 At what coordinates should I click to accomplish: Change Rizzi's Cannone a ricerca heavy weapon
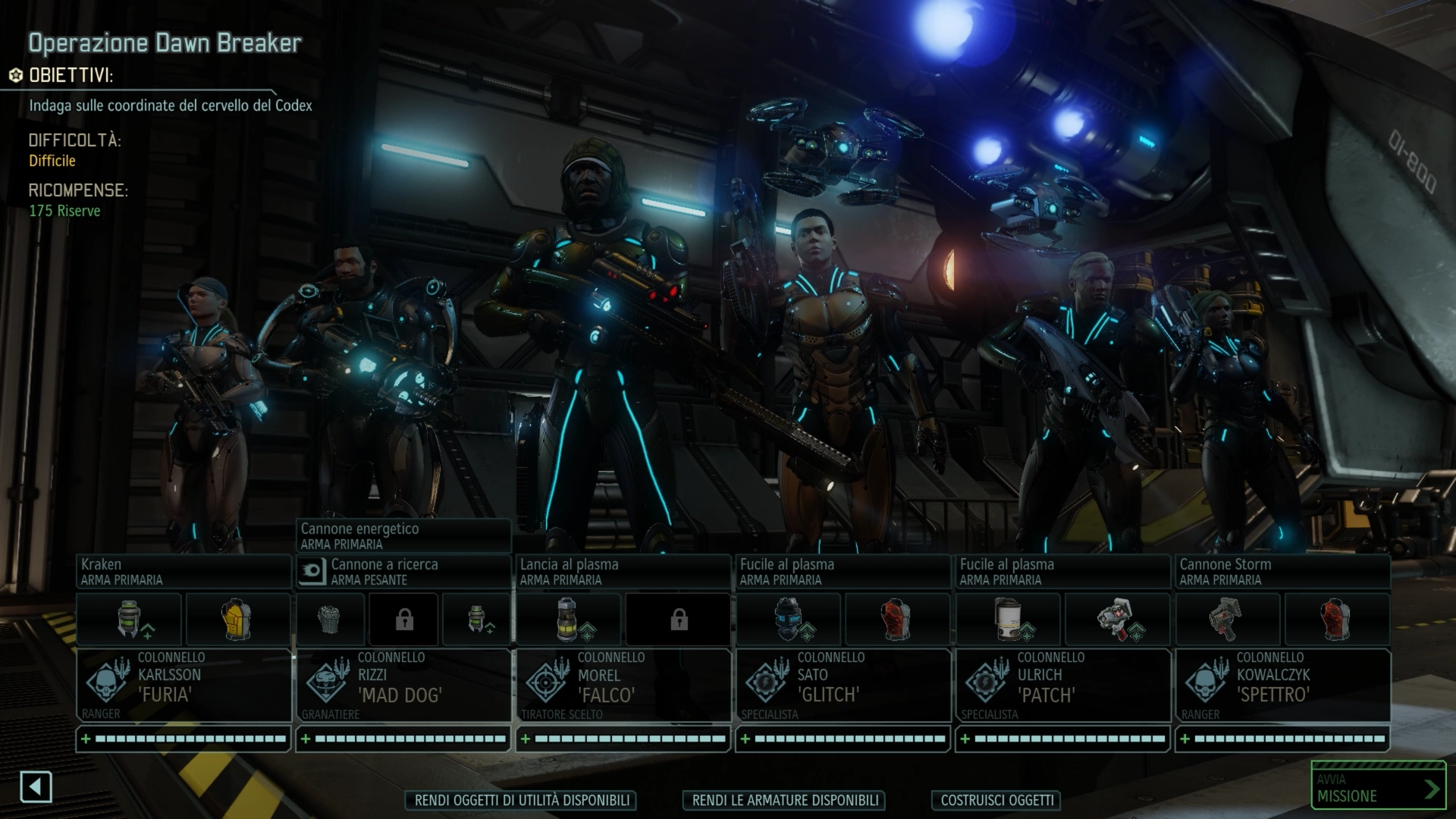(403, 572)
